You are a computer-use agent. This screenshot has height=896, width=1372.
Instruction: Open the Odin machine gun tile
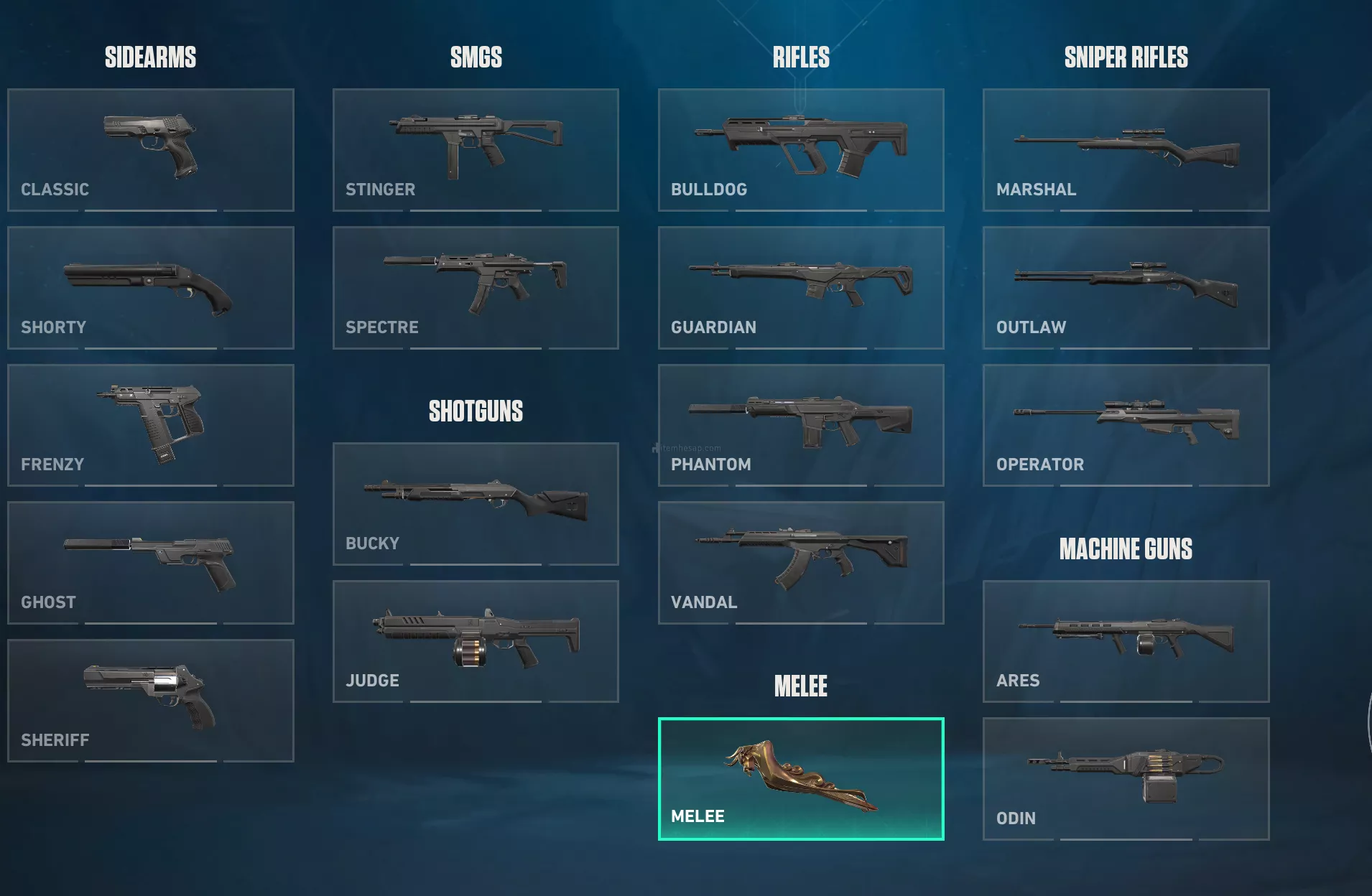tap(1126, 779)
